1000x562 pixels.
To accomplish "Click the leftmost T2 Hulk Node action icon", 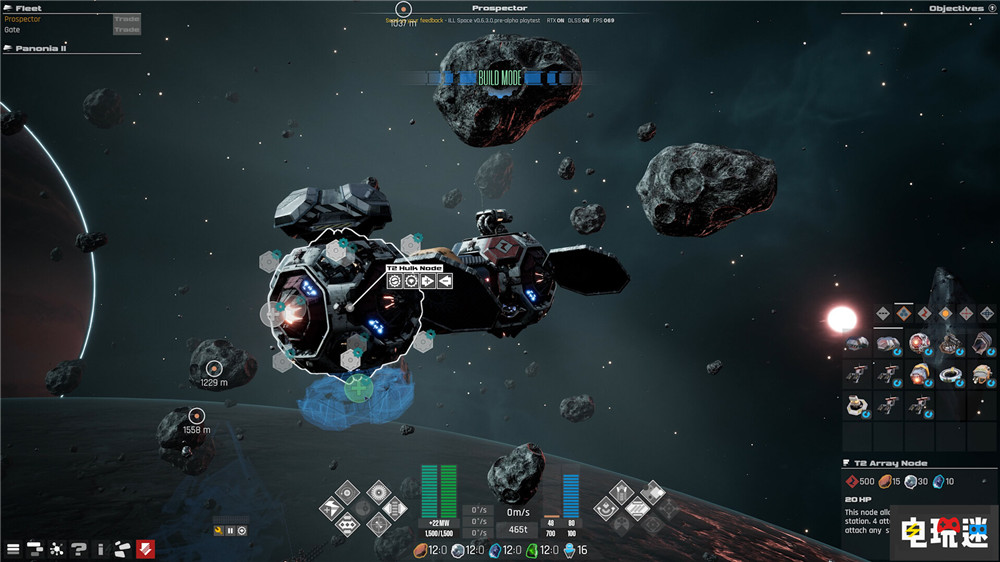I will [x=396, y=281].
